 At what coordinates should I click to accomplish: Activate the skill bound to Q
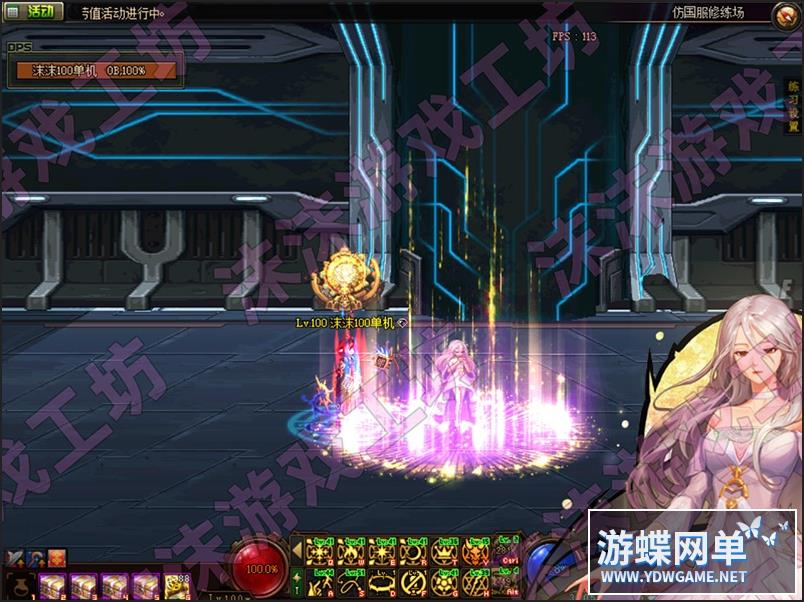pyautogui.click(x=321, y=551)
